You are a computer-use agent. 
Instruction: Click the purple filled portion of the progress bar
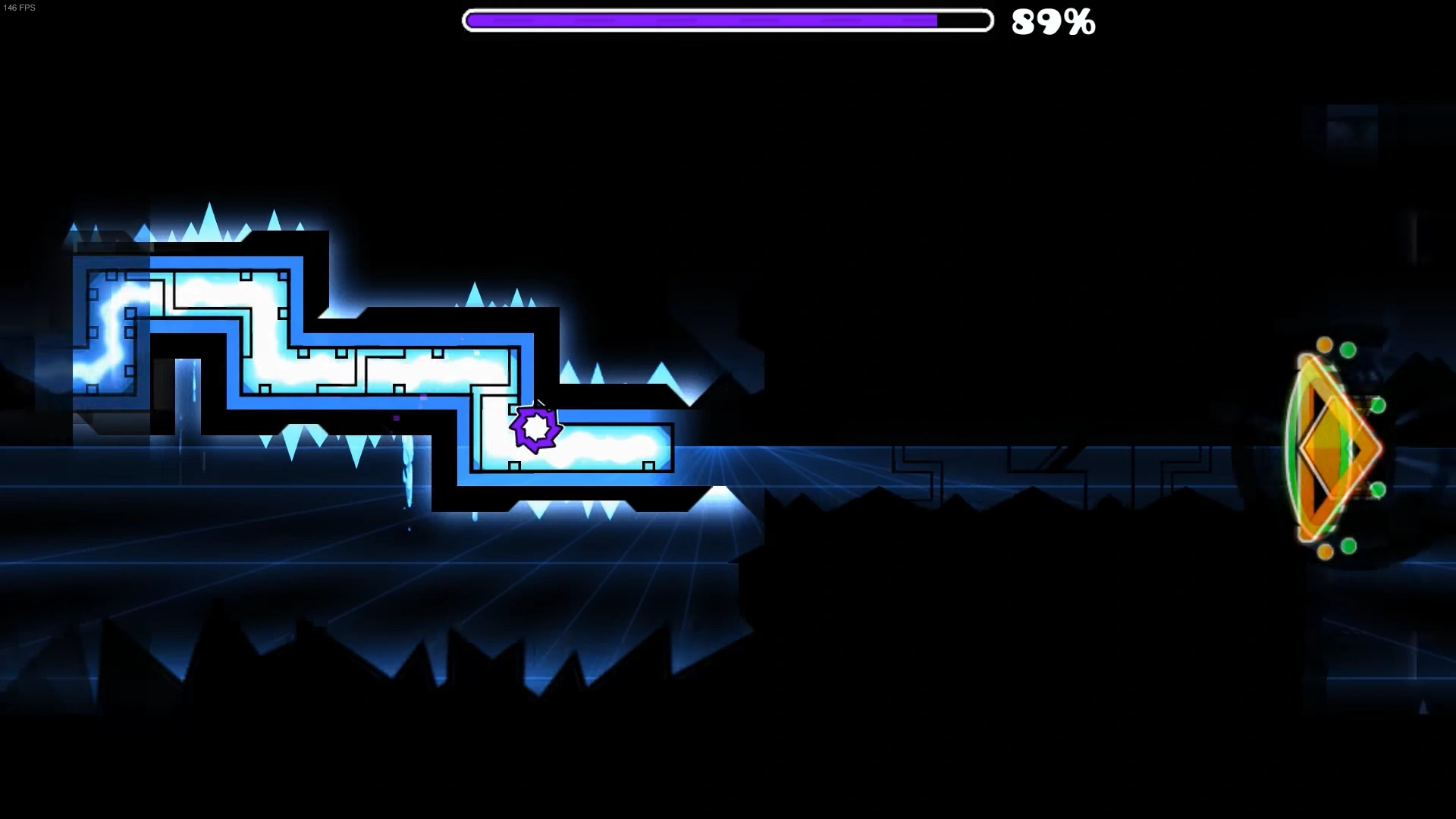click(x=698, y=21)
